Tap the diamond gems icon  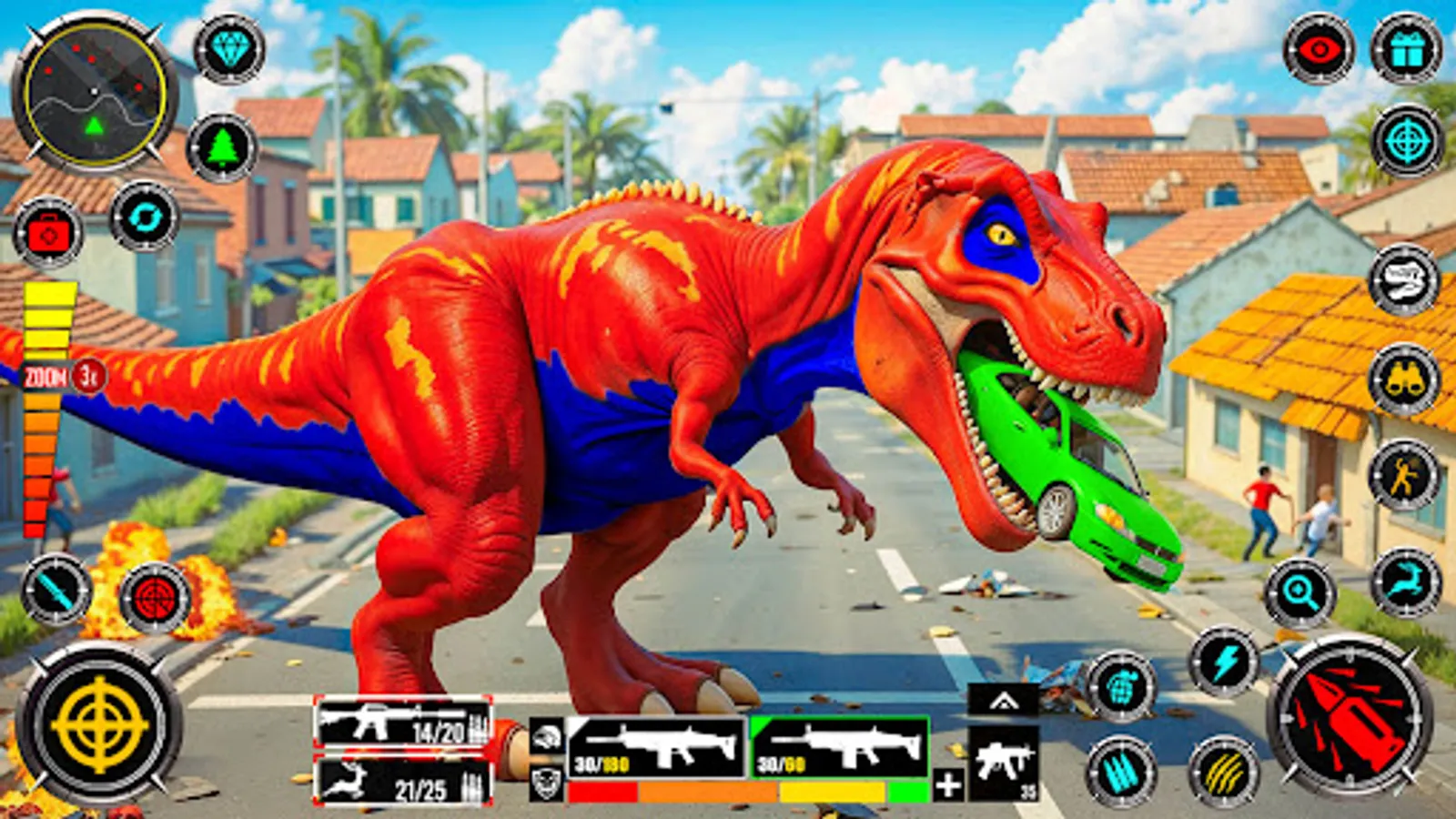227,50
